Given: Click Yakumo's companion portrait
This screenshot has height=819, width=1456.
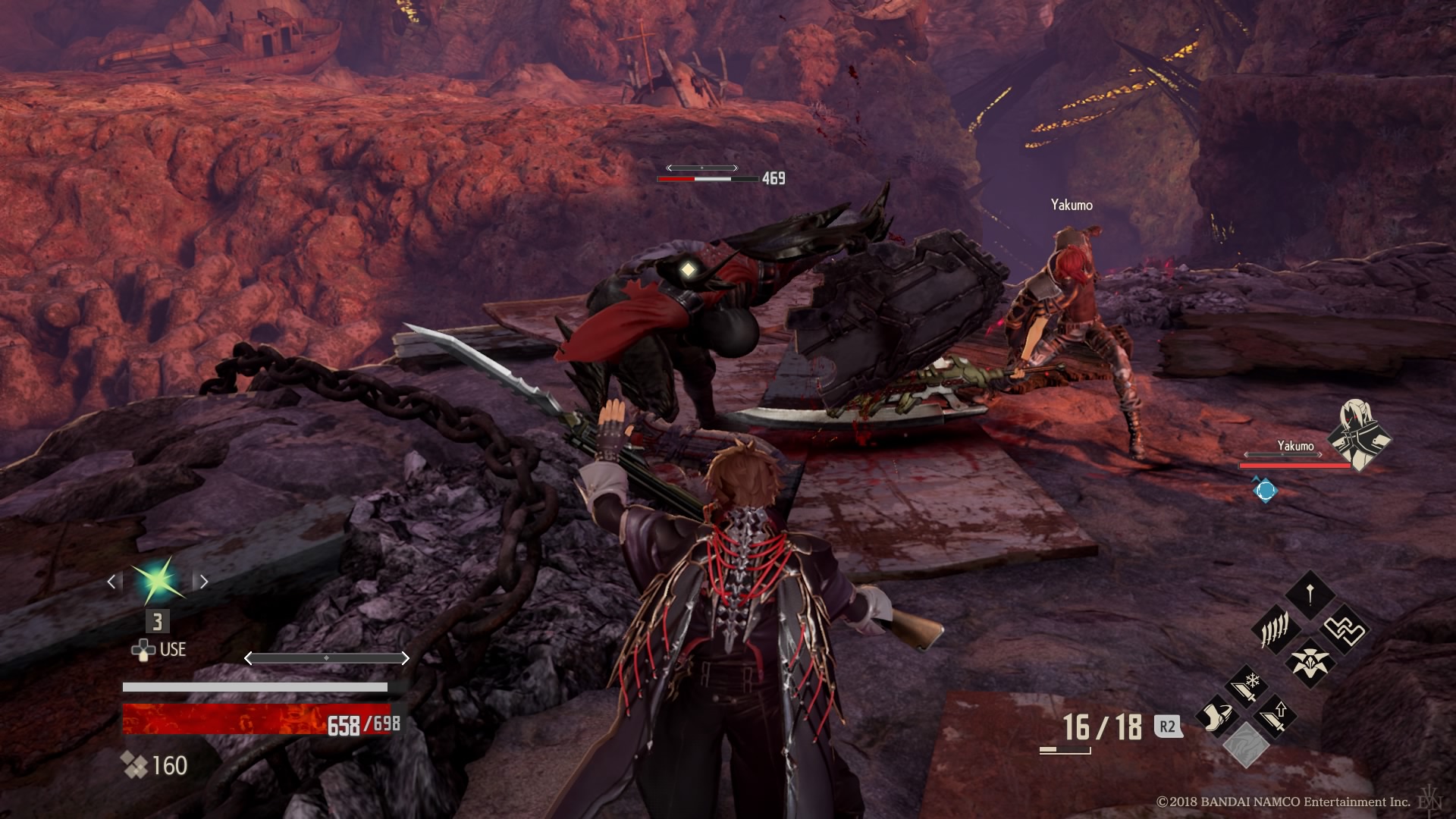Looking at the screenshot, I should pyautogui.click(x=1359, y=435).
